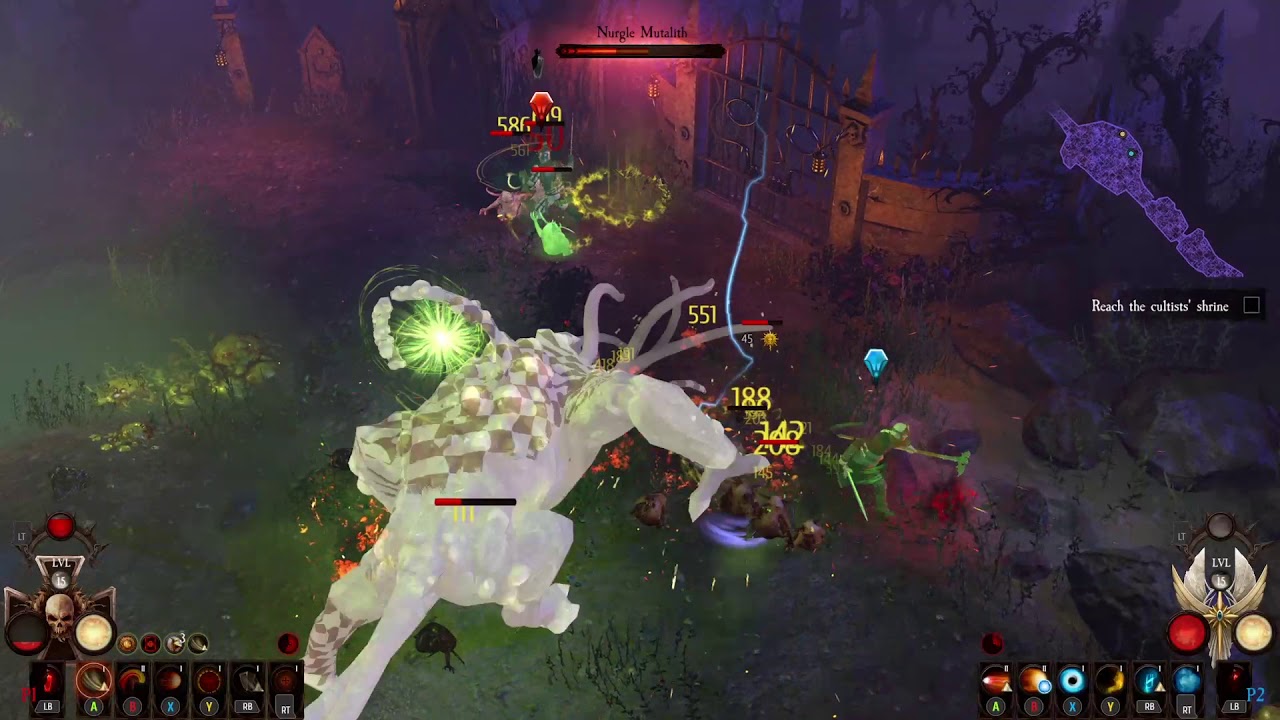This screenshot has height=720, width=1280.
Task: Trigger Player 1's red crescent arc ability
Action: 132,682
